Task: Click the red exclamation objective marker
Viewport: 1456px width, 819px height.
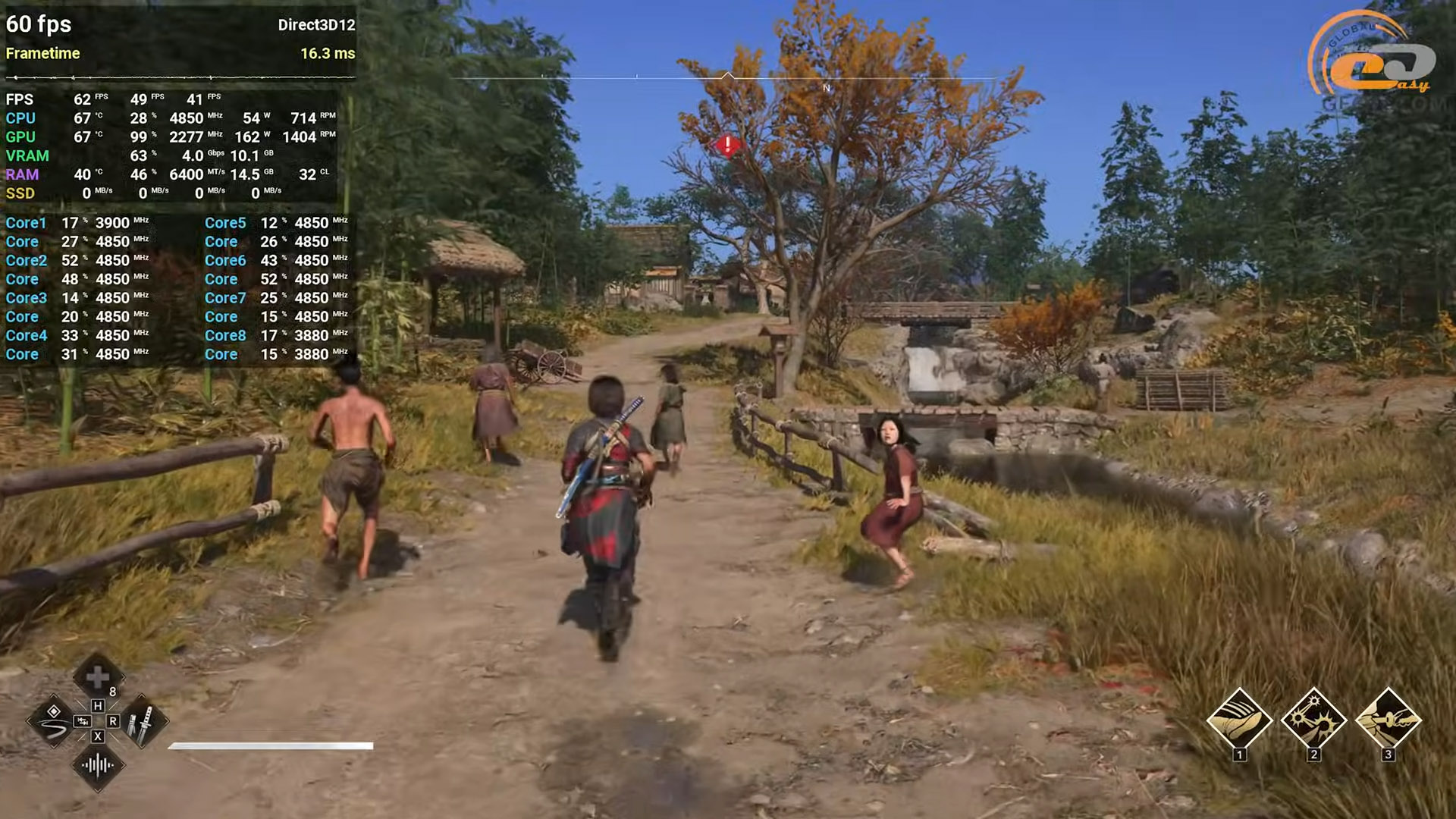Action: (x=728, y=144)
